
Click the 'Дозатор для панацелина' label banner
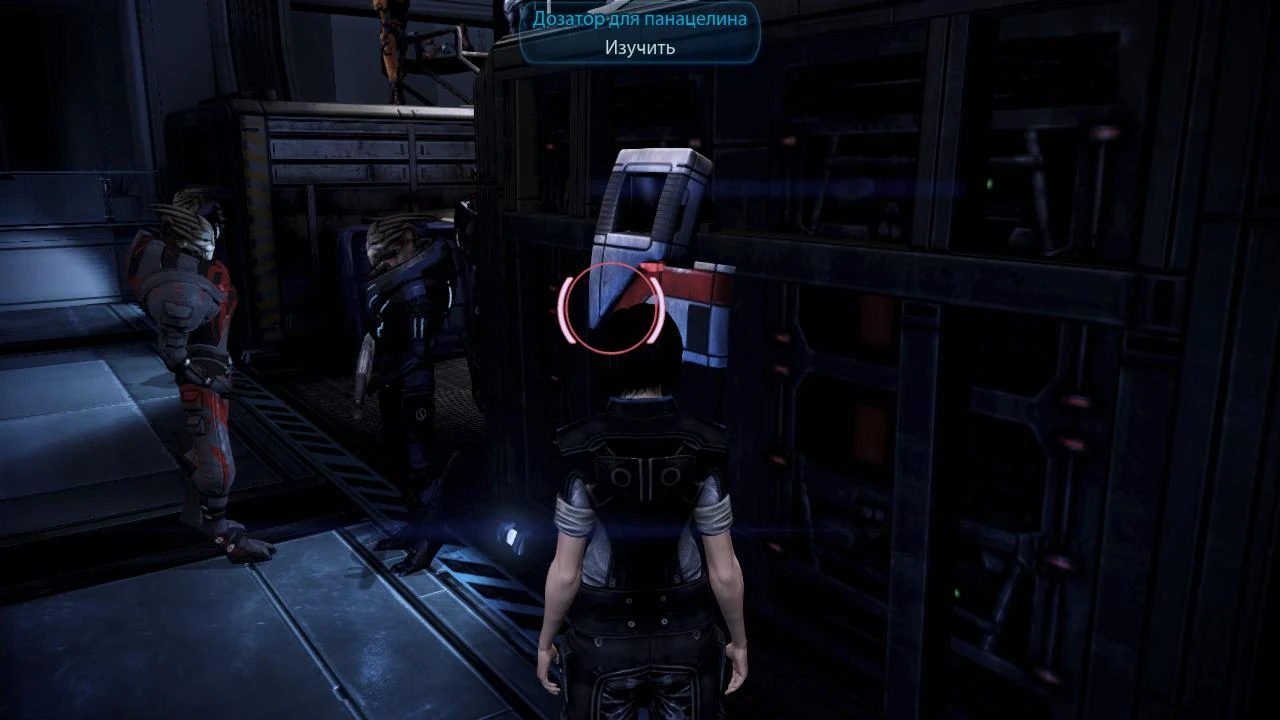(638, 17)
